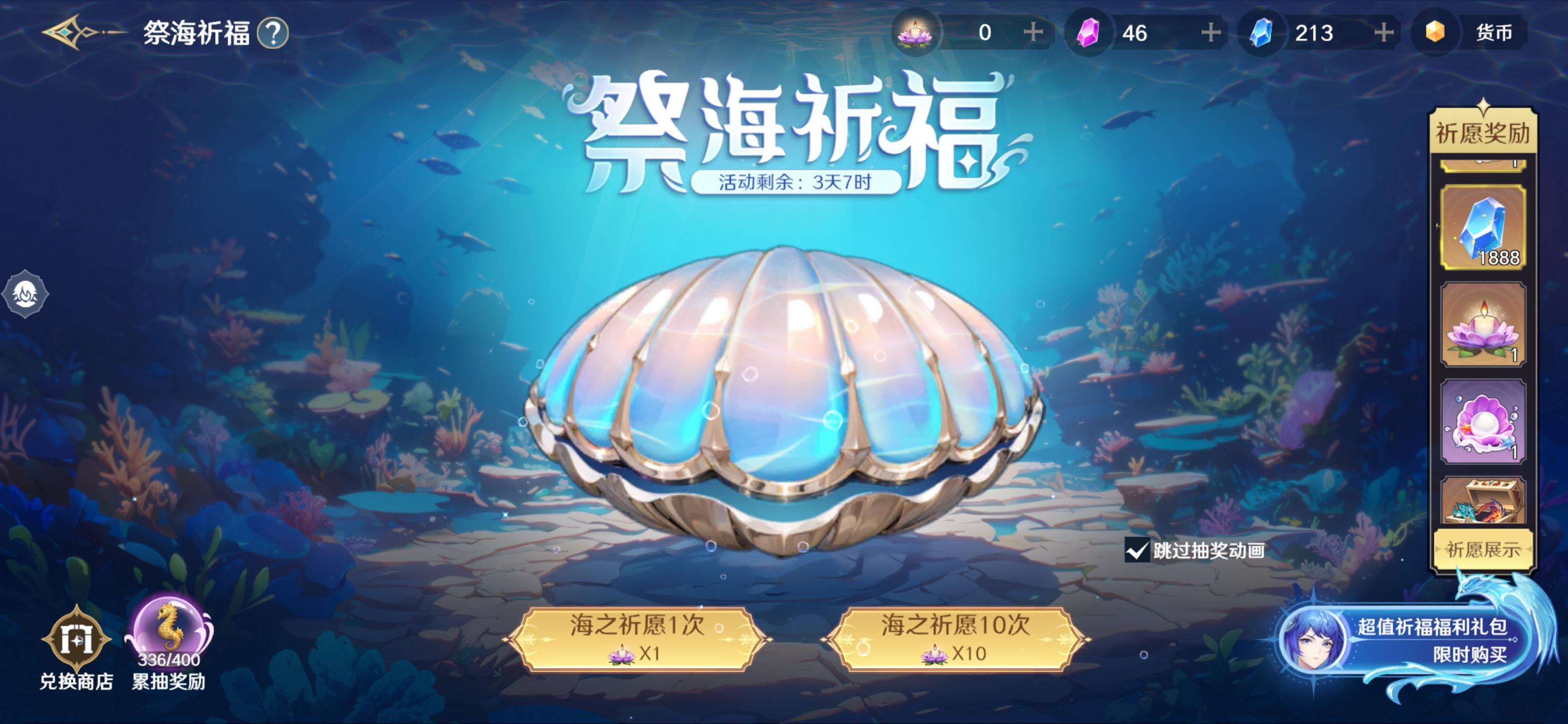The width and height of the screenshot is (1568, 724).
Task: Open the 货币 currency panel icon
Action: [1435, 32]
